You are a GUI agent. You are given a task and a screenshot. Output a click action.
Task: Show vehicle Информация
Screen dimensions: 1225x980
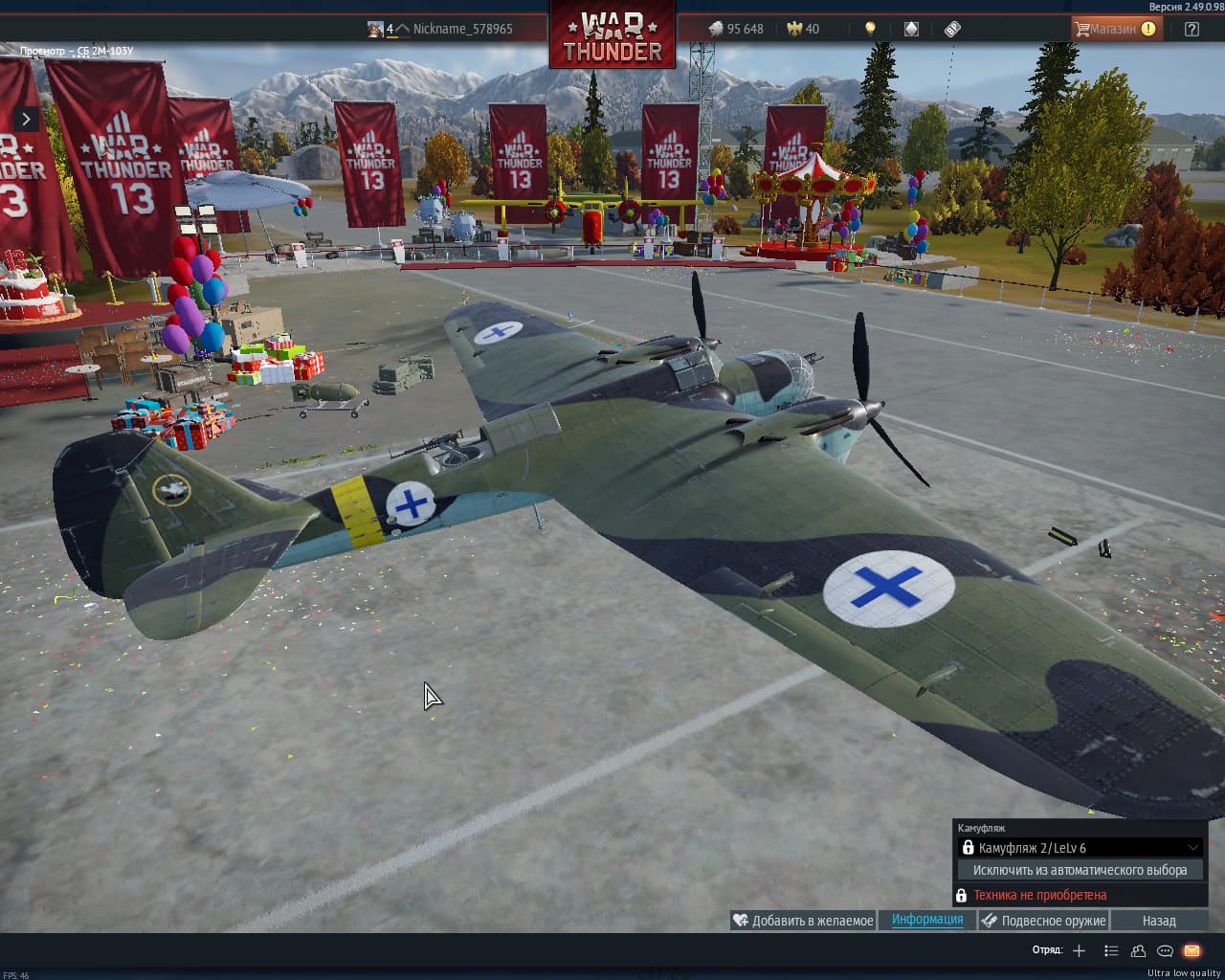point(927,920)
